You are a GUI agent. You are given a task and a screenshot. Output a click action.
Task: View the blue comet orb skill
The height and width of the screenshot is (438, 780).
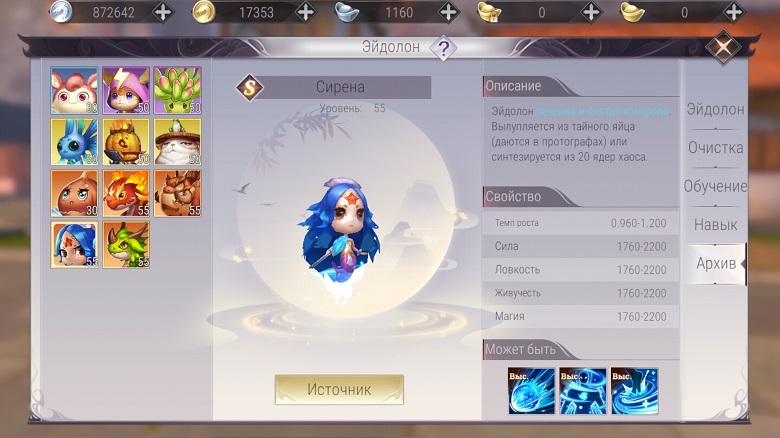pos(531,391)
